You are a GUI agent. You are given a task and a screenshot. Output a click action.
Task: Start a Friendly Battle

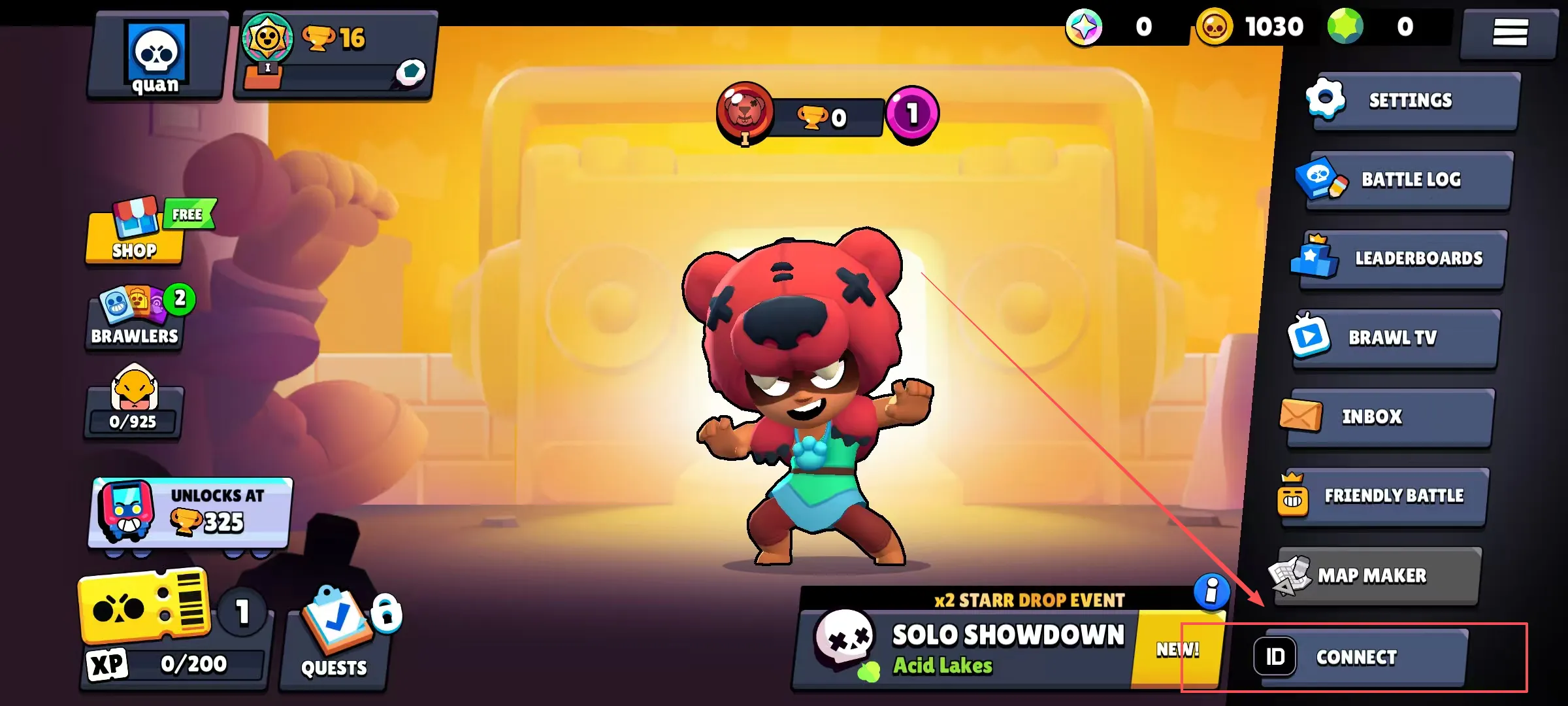(1382, 496)
